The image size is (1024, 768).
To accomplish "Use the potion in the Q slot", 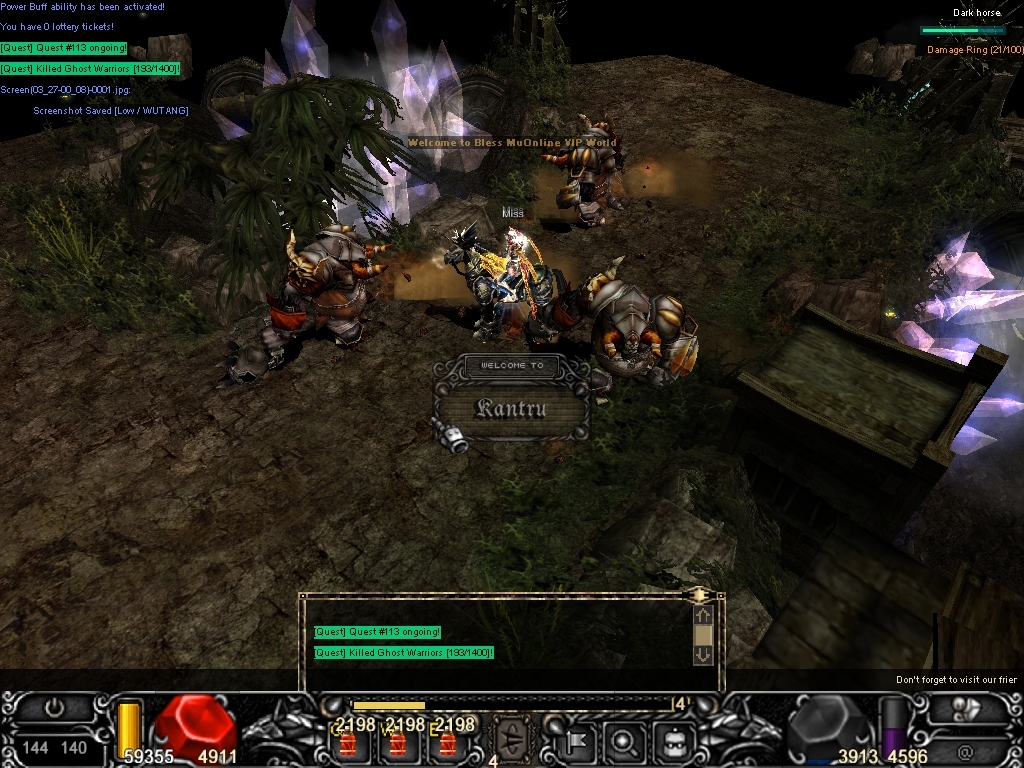I will coord(348,744).
